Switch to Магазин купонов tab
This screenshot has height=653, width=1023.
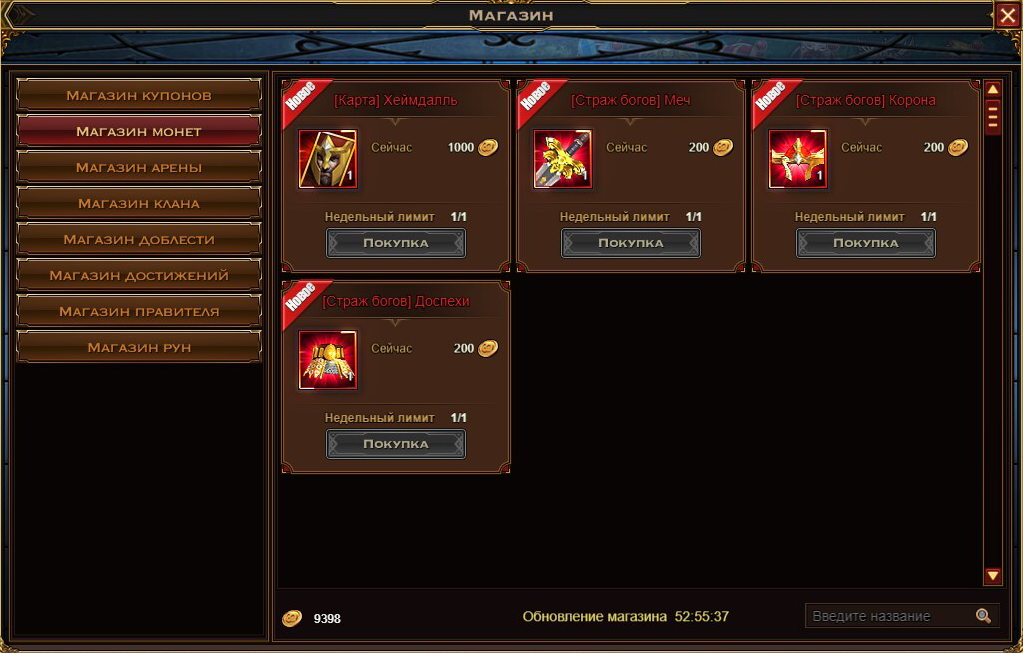point(139,96)
